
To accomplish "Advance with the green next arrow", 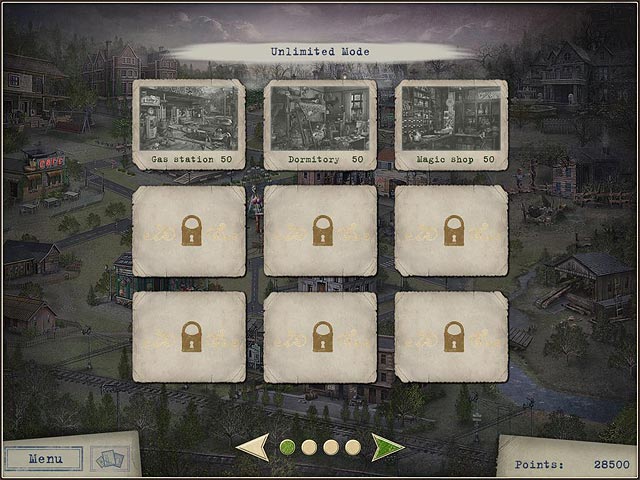I will pos(386,447).
